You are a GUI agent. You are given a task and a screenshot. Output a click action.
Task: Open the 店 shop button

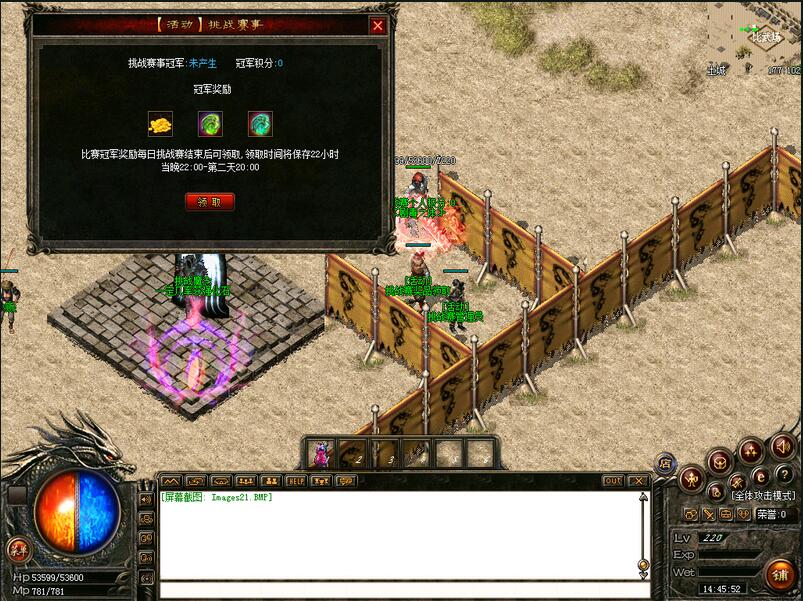coord(664,463)
